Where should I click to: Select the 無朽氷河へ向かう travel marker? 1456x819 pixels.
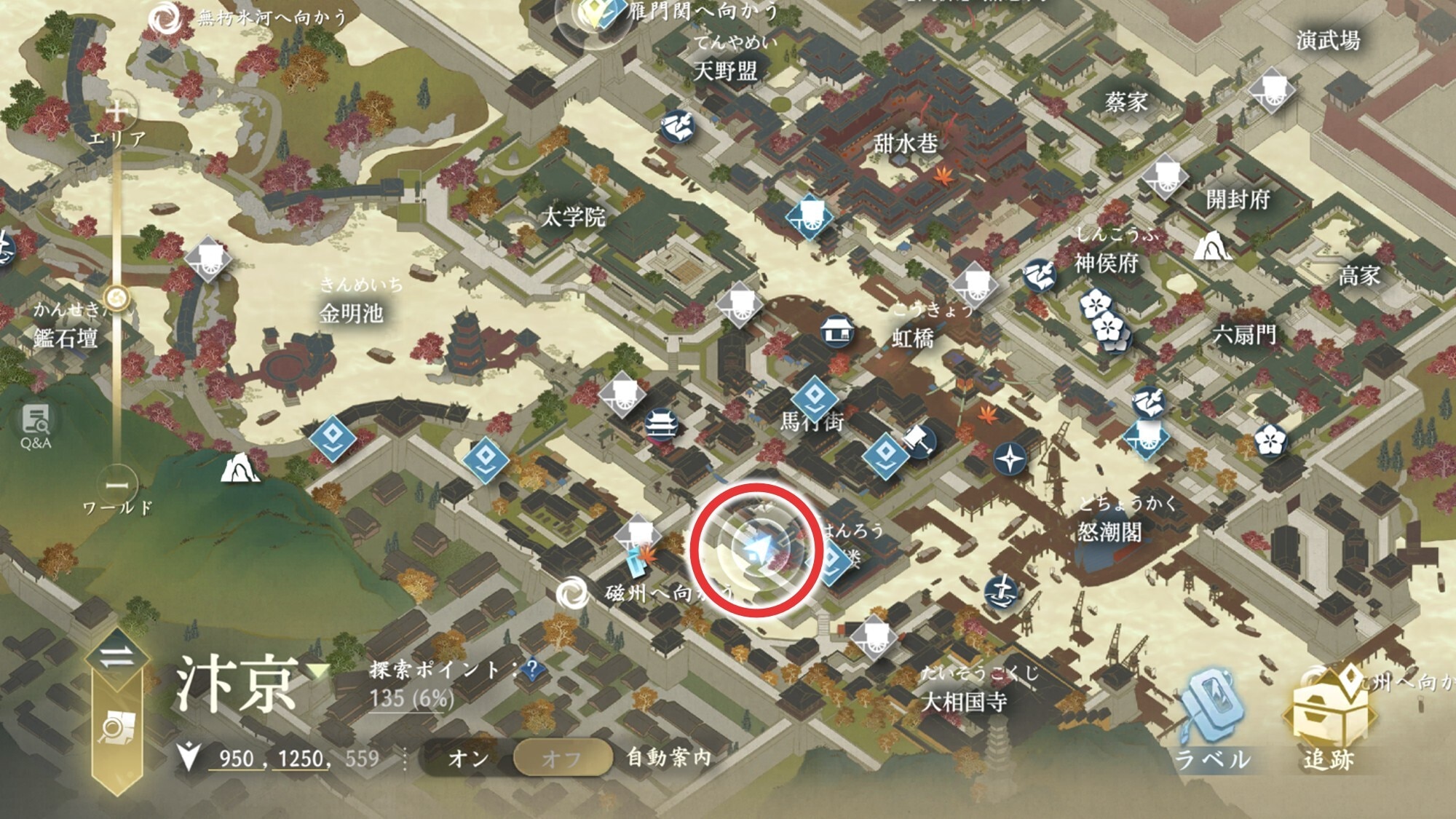[165, 17]
